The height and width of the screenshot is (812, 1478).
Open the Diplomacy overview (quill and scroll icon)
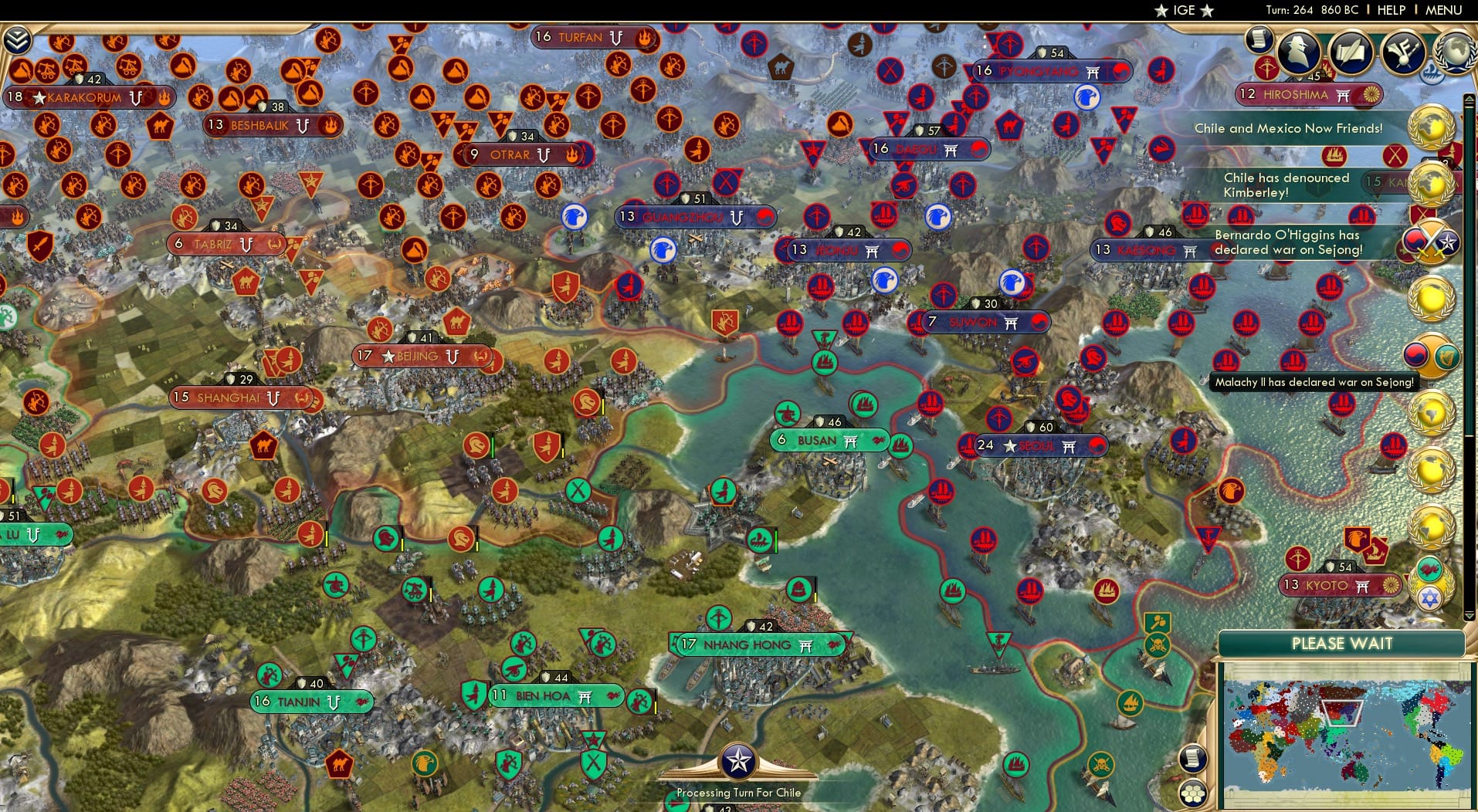pyautogui.click(x=1351, y=52)
